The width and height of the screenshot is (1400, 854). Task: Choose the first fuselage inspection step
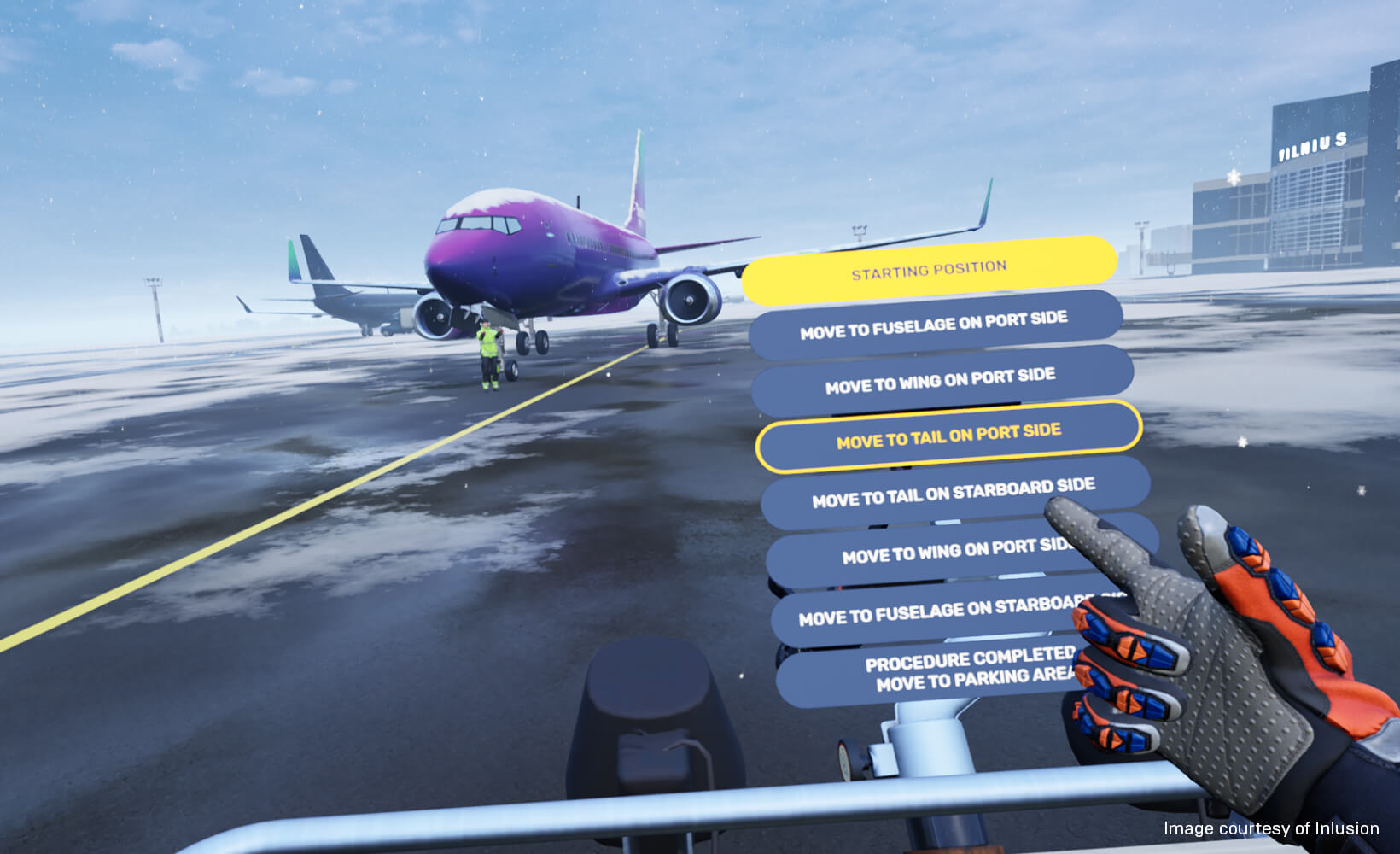934,325
